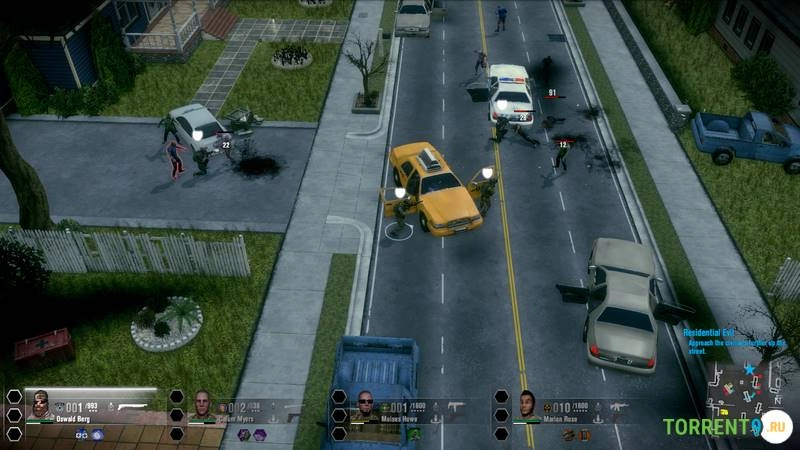Viewport: 800px width, 450px height.
Task: Select Marlon Rose's assault rifle icon
Action: coord(618,407)
